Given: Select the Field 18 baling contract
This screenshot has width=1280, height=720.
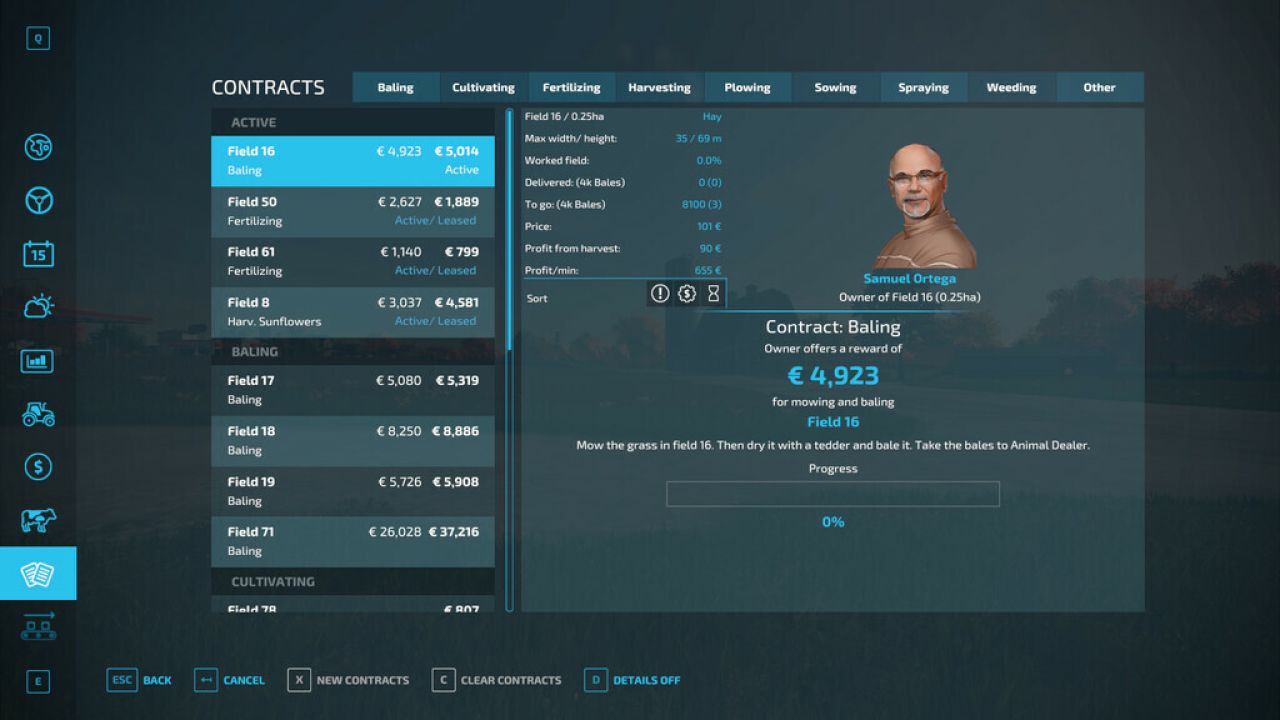Looking at the screenshot, I should tap(352, 440).
